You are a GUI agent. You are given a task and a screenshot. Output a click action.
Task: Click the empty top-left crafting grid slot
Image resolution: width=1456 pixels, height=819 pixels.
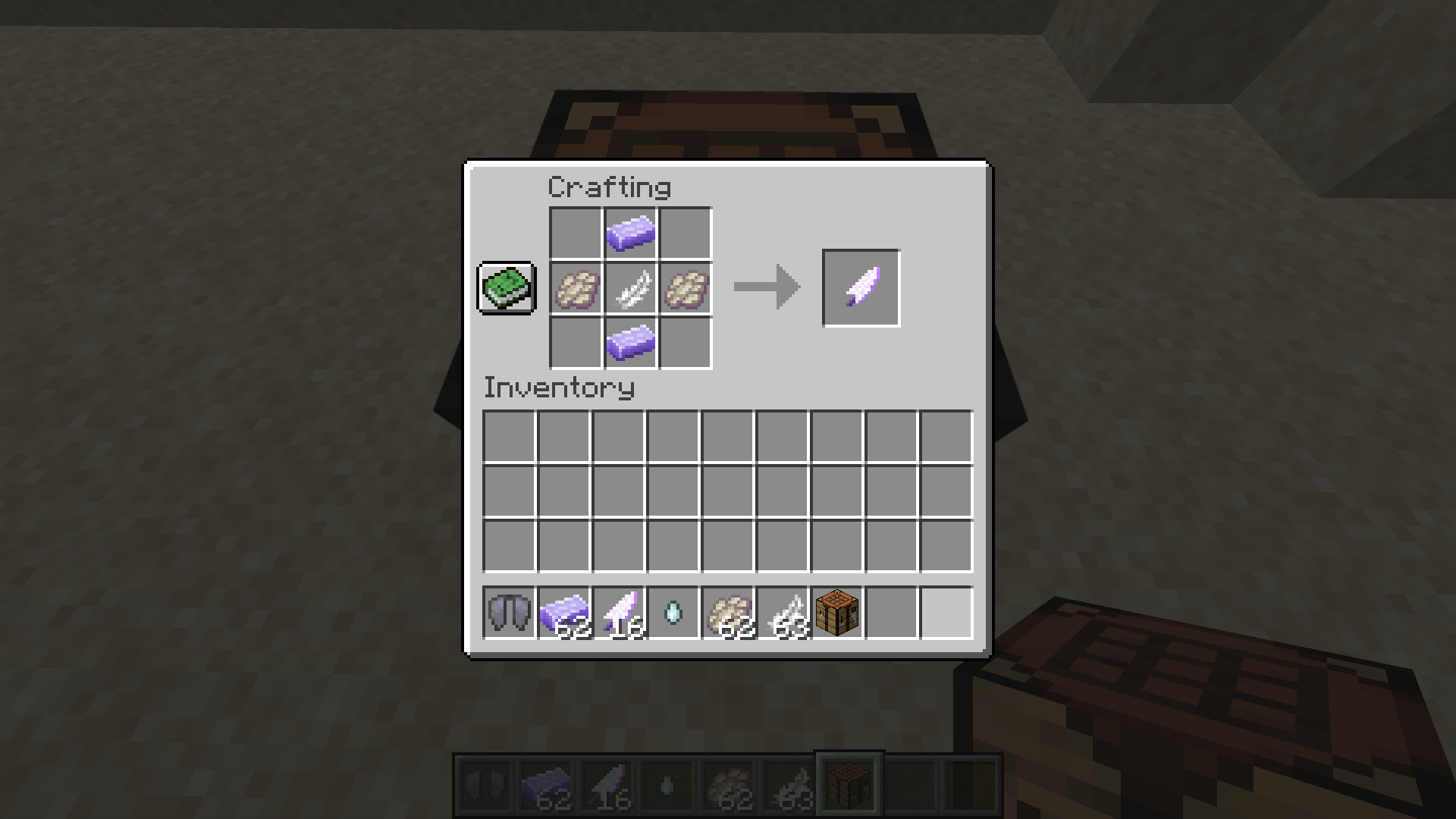tap(576, 233)
